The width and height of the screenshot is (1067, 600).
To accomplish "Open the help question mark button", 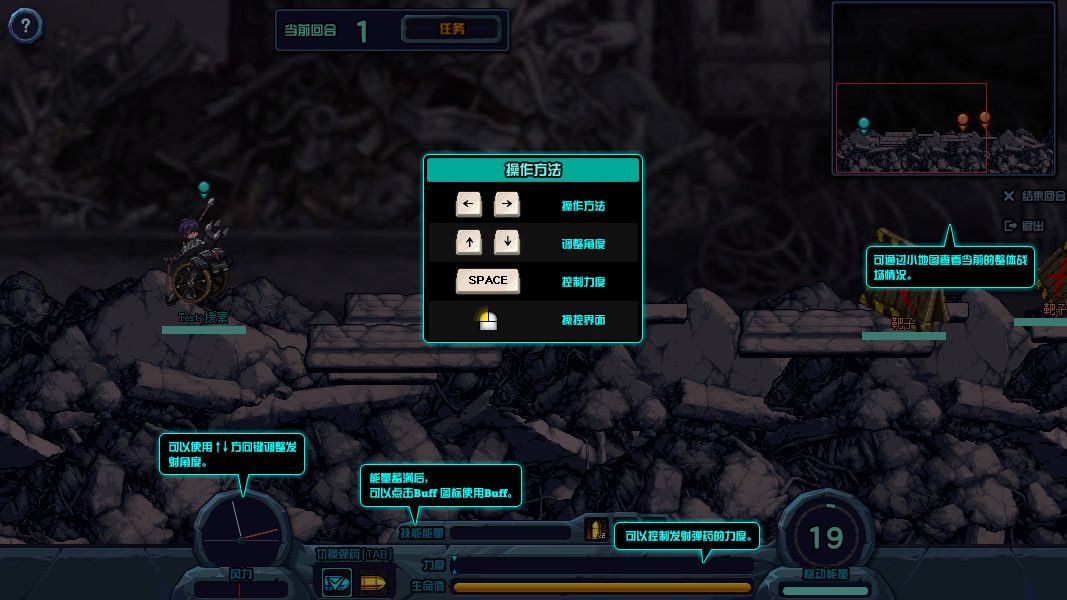I will pos(25,27).
